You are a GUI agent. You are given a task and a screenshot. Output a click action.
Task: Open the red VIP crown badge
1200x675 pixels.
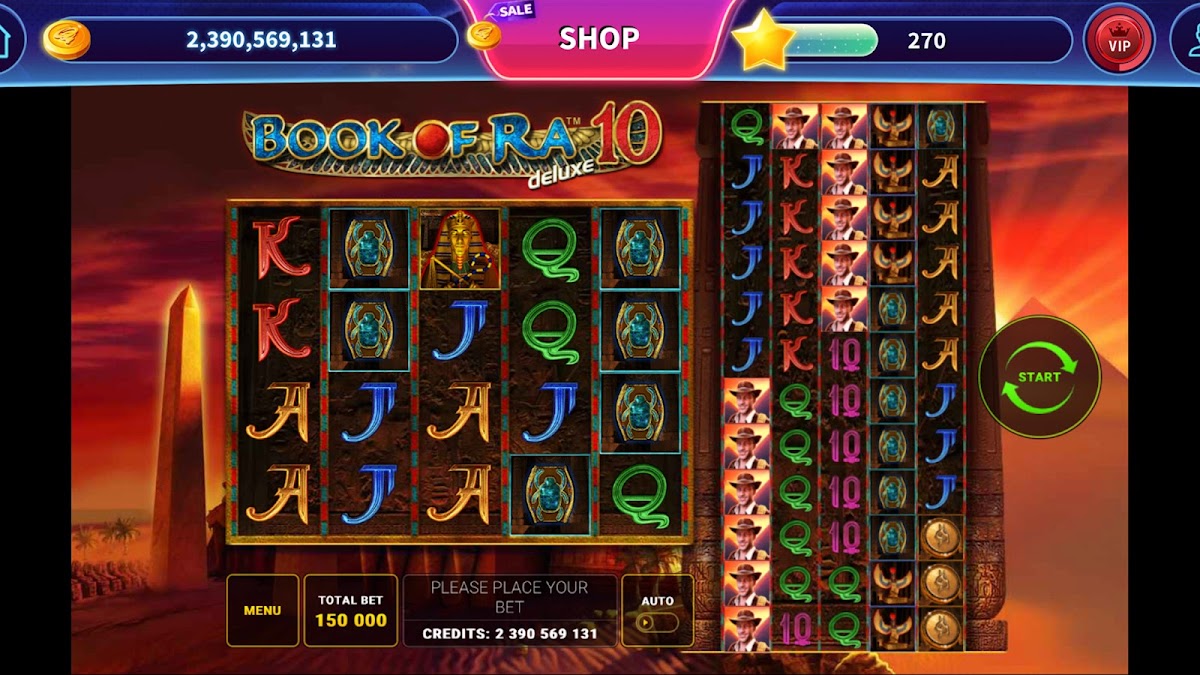(x=1119, y=40)
